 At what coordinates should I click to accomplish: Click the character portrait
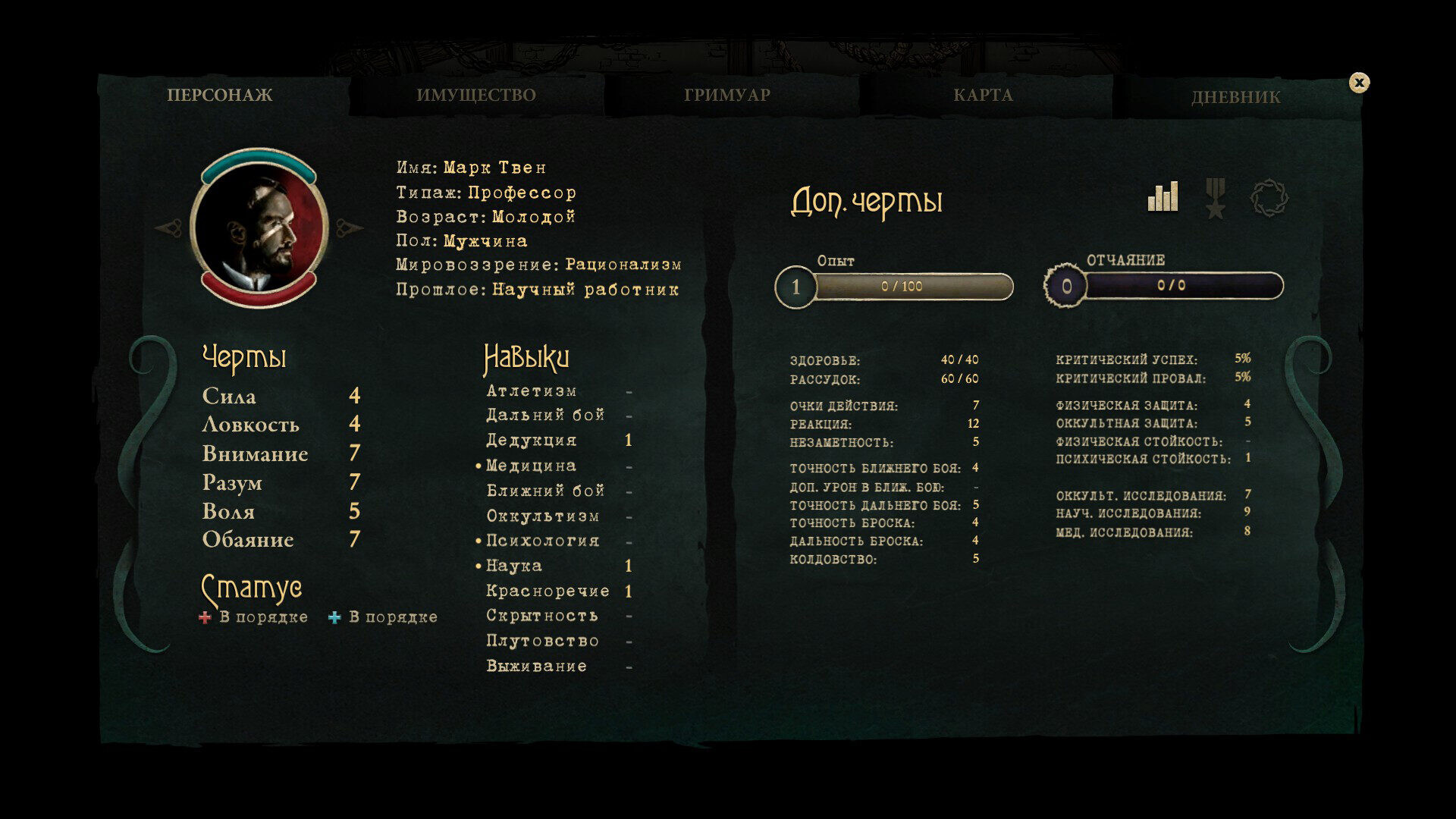pyautogui.click(x=259, y=227)
